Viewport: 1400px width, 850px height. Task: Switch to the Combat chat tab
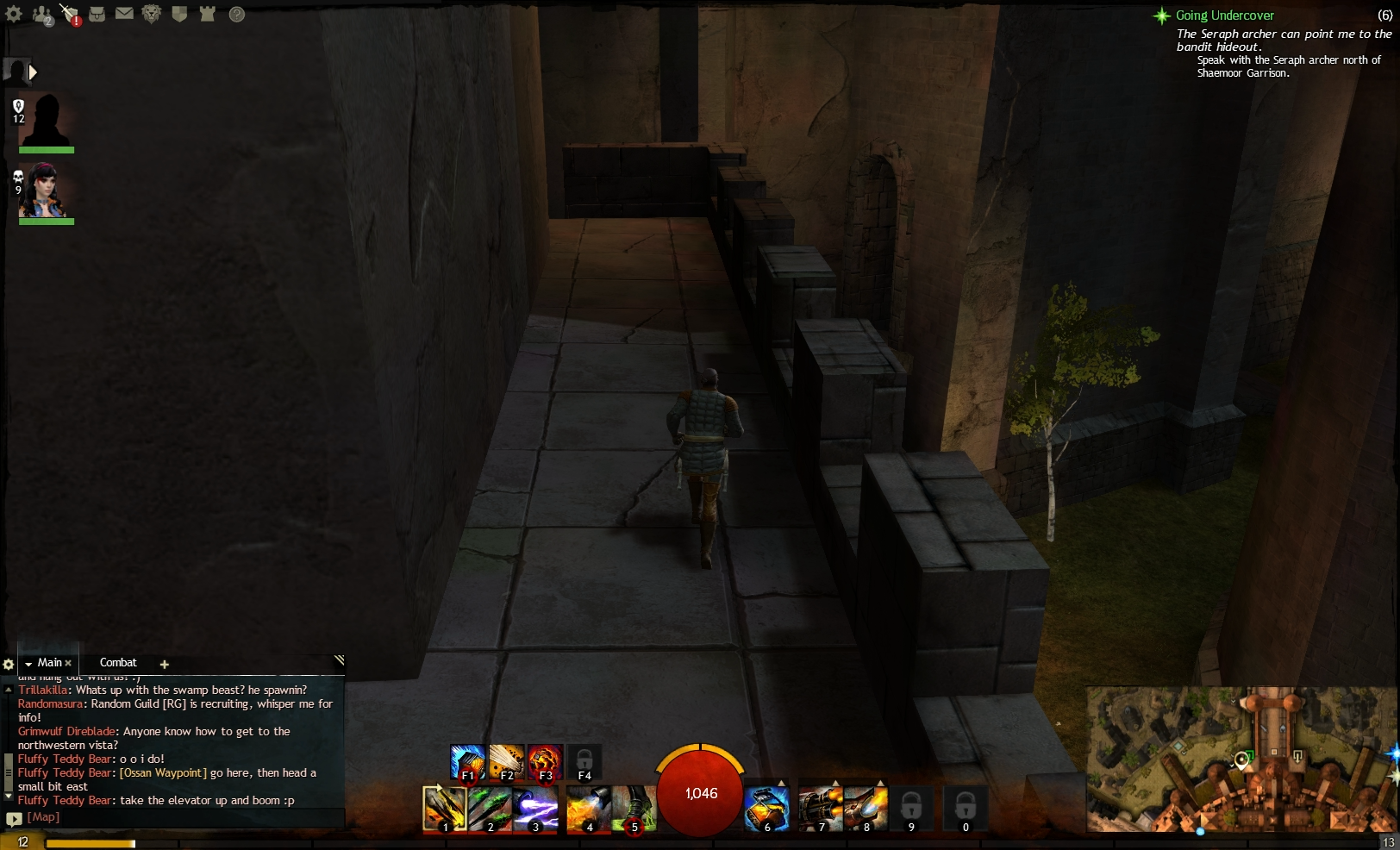[x=118, y=663]
